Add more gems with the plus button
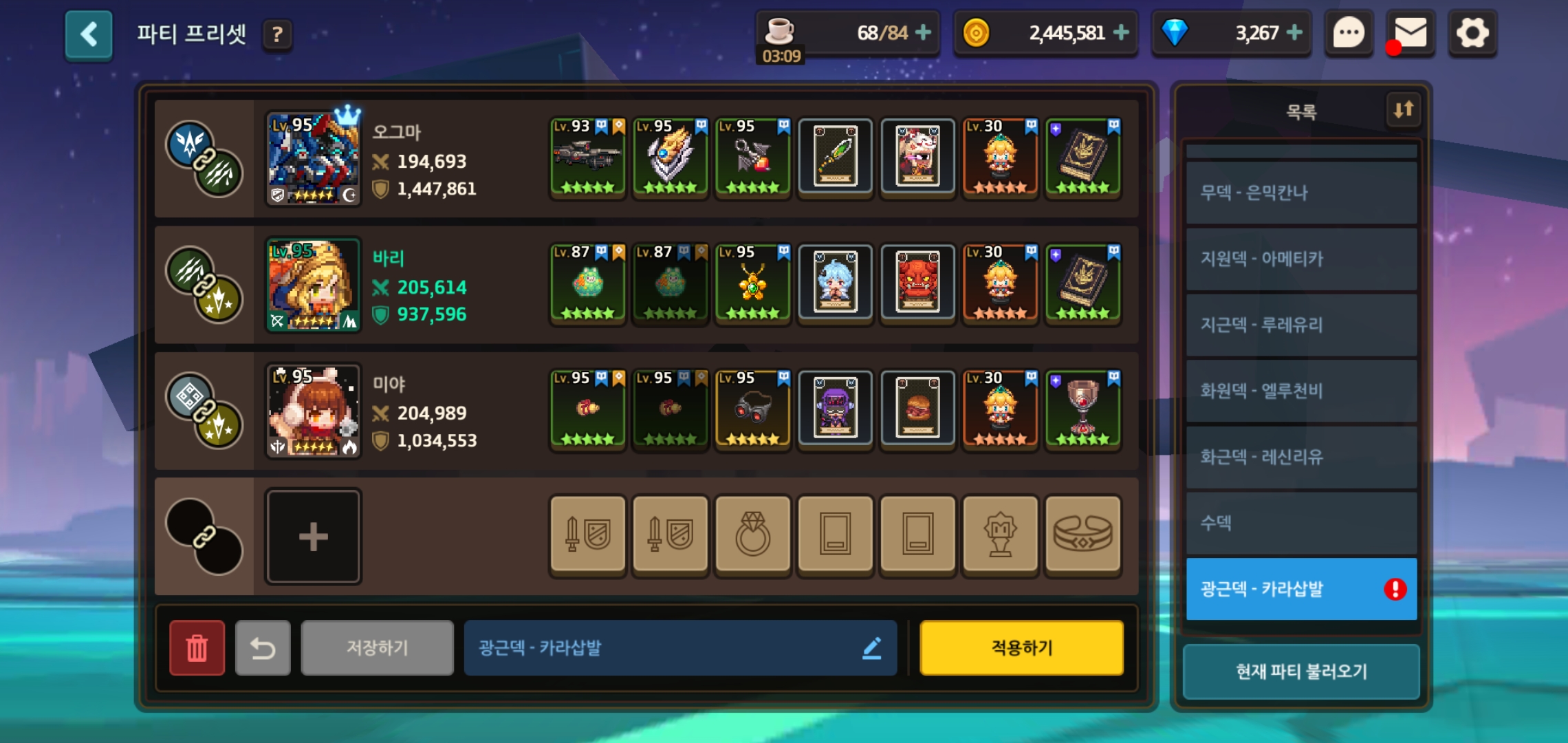 click(x=1294, y=32)
